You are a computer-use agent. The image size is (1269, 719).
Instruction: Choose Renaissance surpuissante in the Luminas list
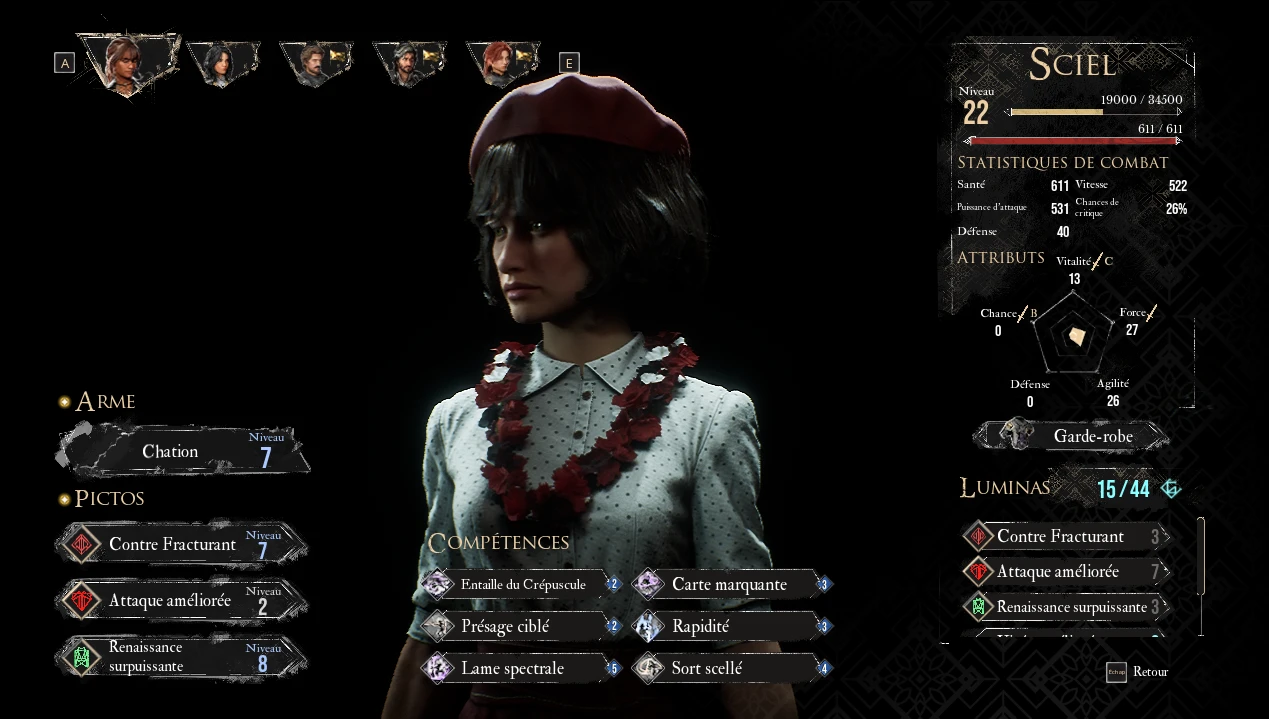1066,607
